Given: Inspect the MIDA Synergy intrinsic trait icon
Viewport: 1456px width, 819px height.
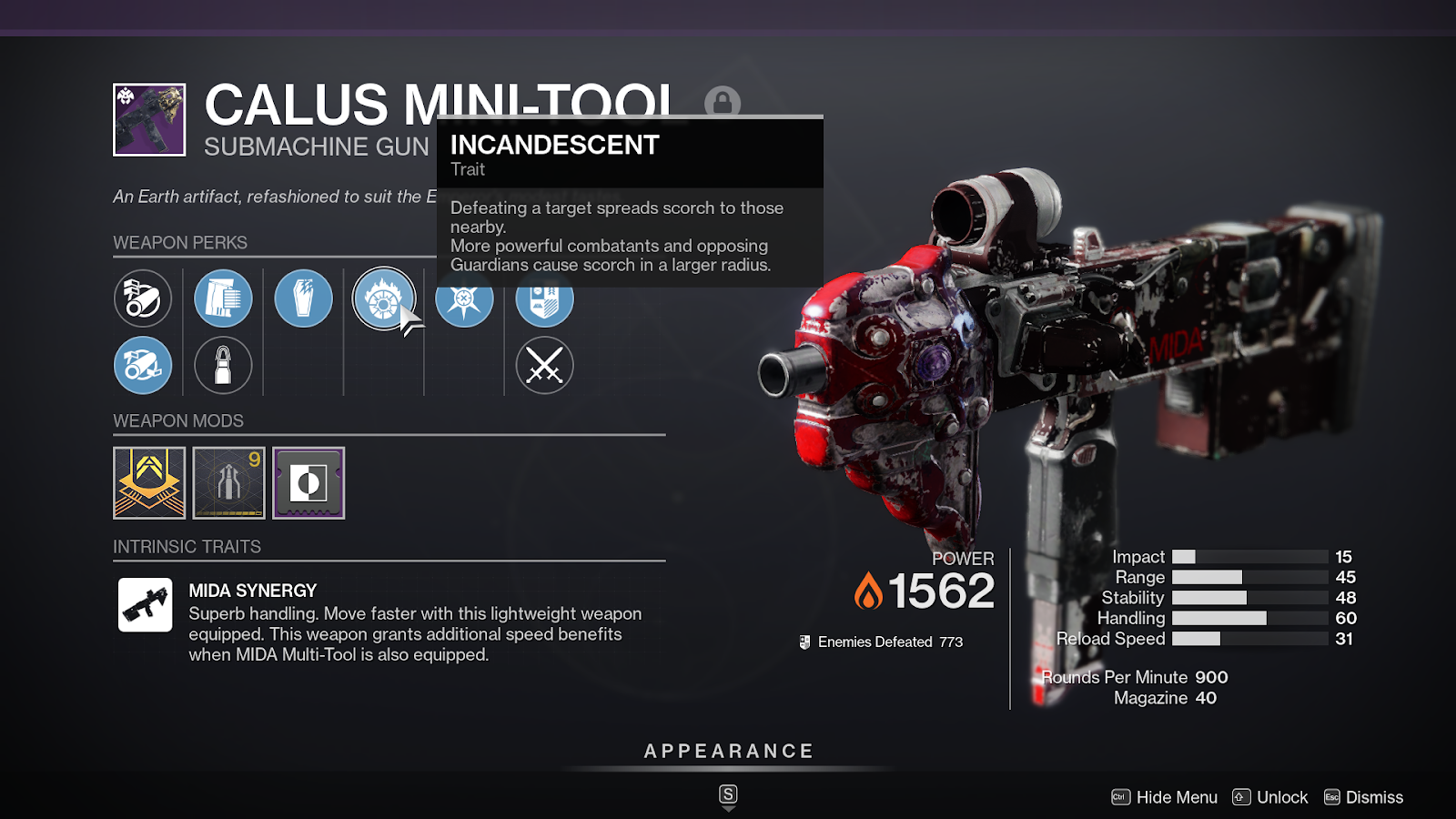Looking at the screenshot, I should [x=146, y=605].
